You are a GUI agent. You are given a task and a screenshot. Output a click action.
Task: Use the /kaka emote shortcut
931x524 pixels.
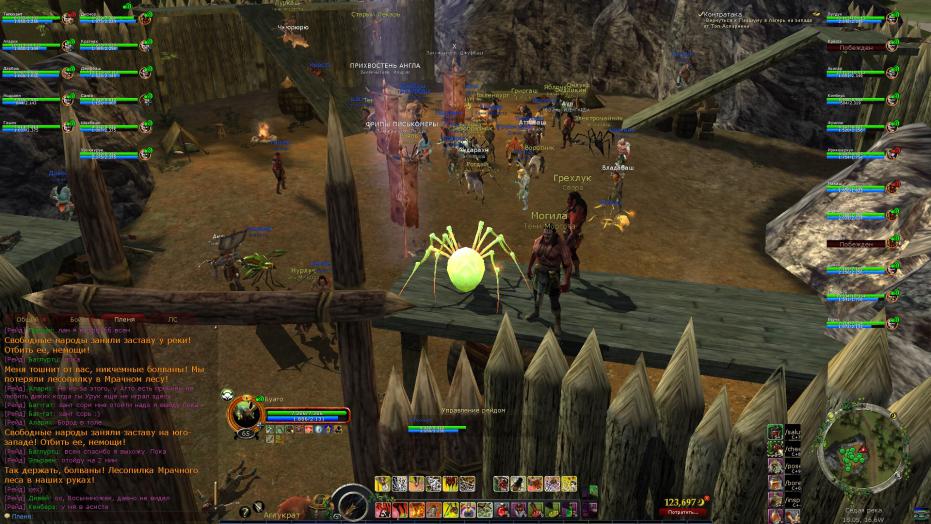click(776, 432)
